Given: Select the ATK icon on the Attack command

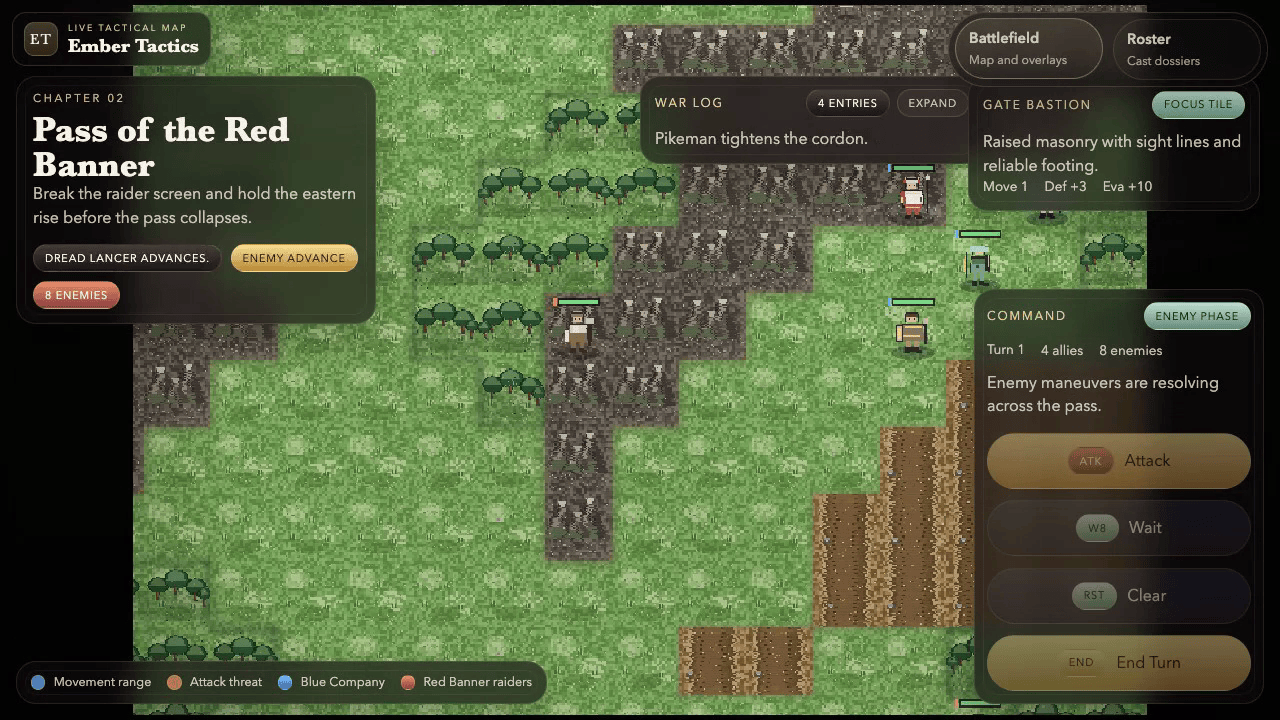Looking at the screenshot, I should pos(1090,461).
